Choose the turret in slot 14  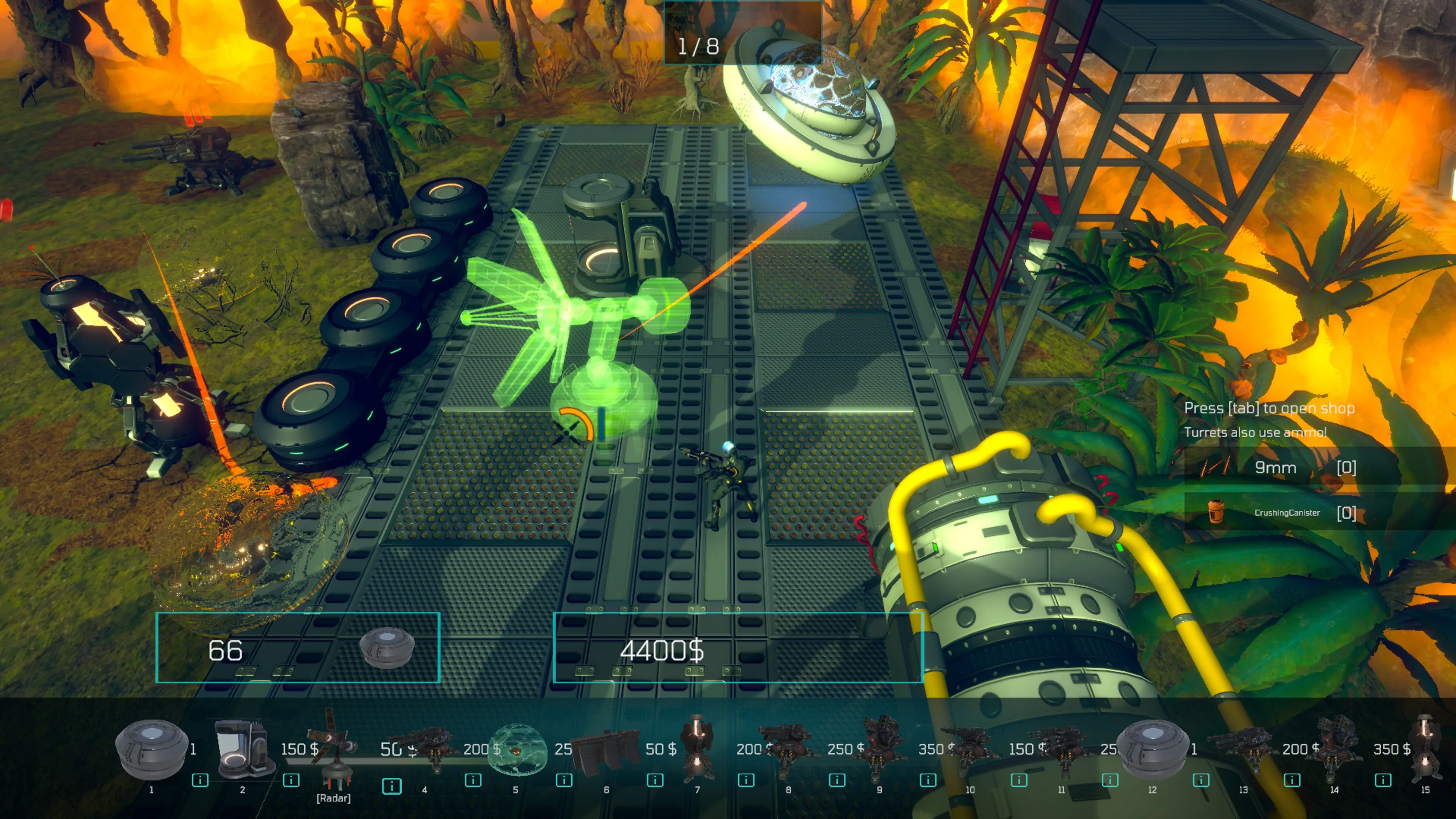tap(1335, 746)
